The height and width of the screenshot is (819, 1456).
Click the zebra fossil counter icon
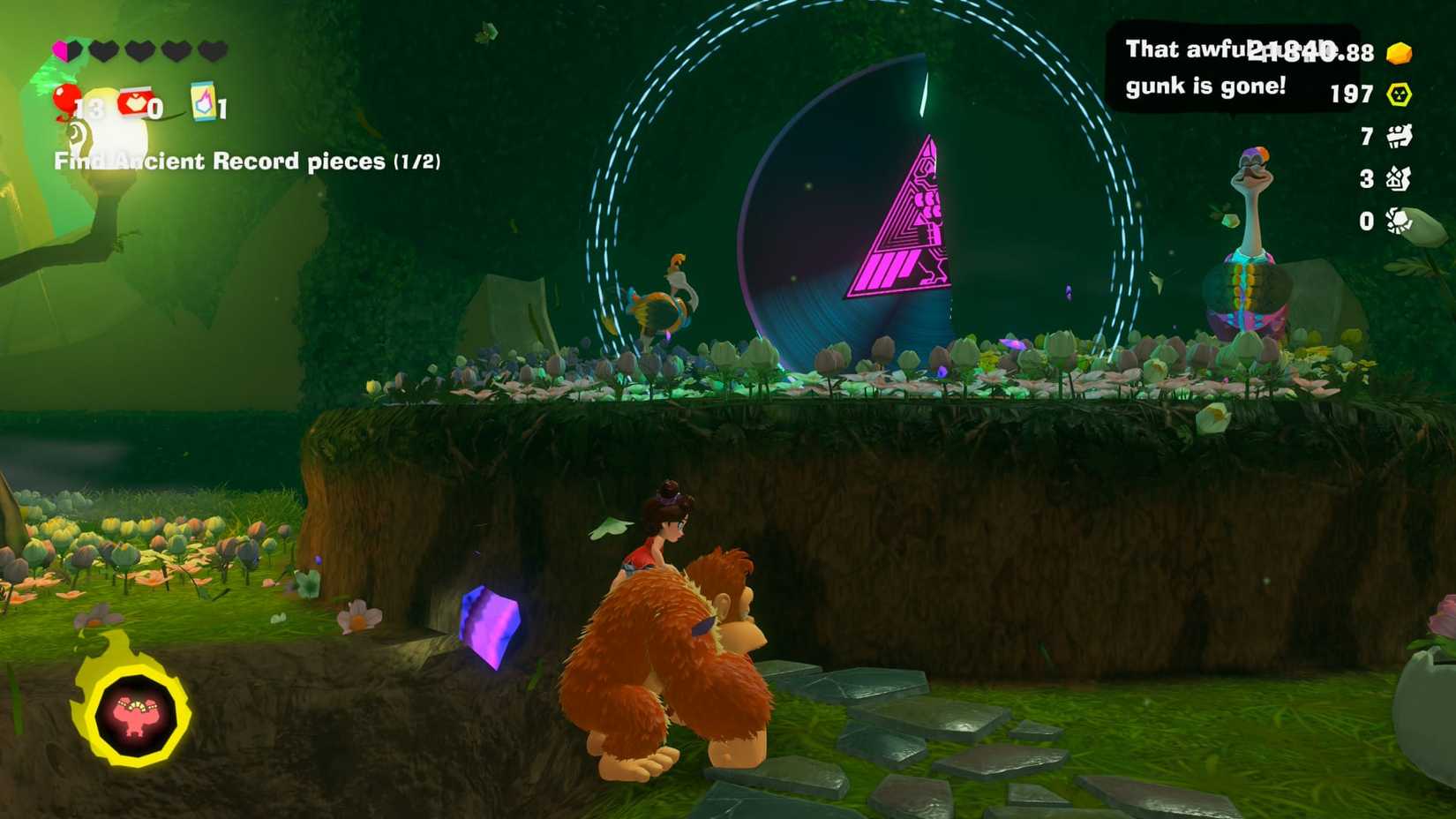coord(1400,137)
